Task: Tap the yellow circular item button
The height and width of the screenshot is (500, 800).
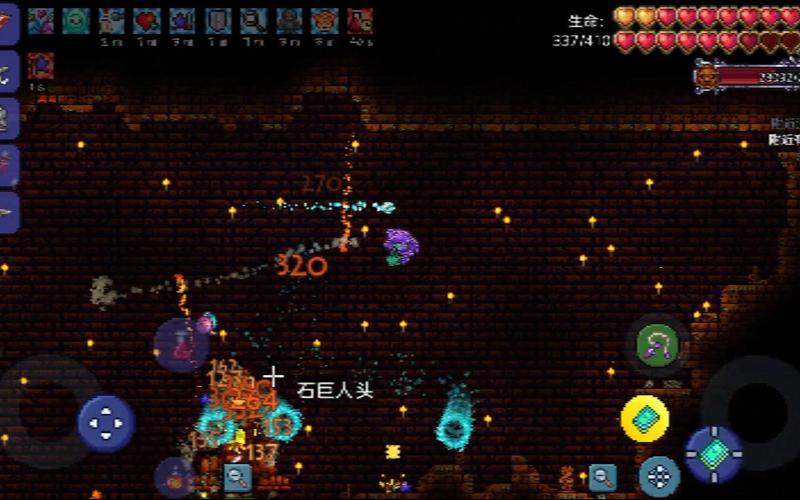Action: 645,419
